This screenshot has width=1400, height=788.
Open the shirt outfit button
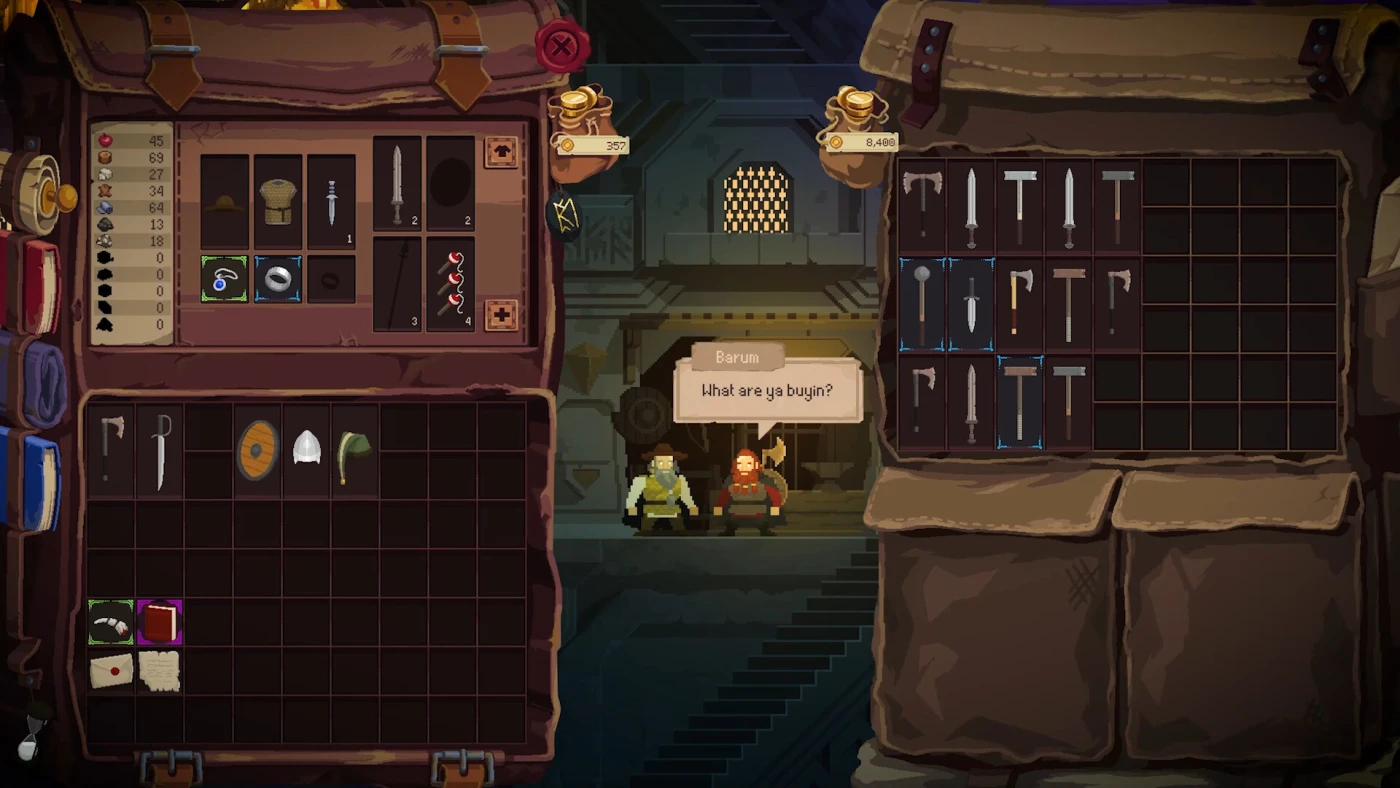[x=501, y=152]
